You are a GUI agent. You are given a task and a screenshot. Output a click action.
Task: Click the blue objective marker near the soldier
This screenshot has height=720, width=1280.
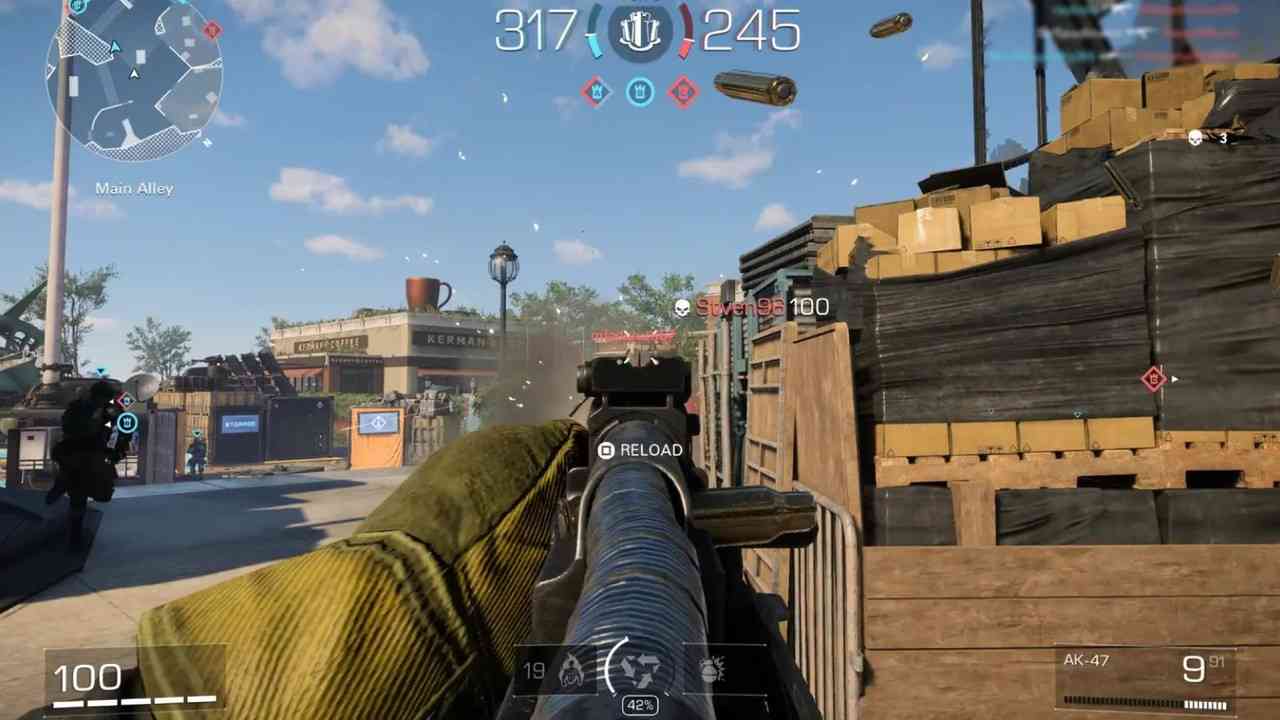pyautogui.click(x=127, y=423)
